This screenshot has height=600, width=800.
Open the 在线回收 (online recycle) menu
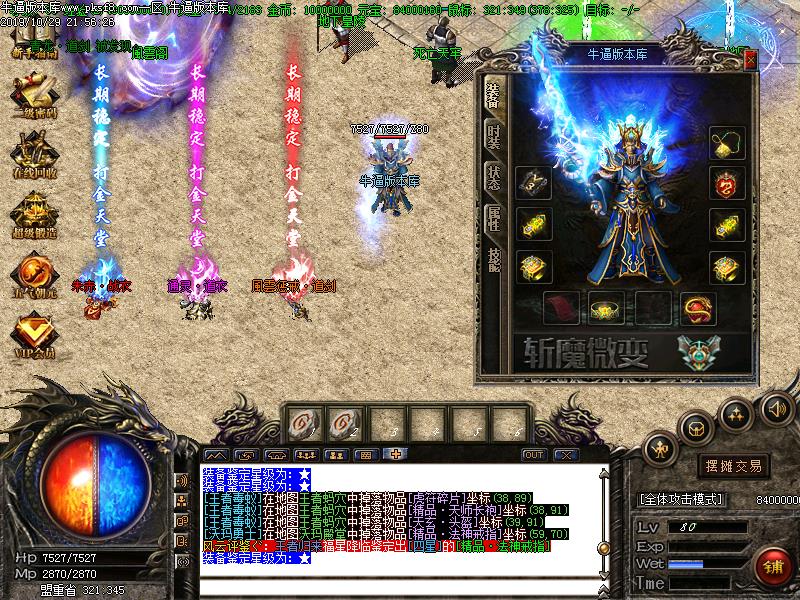33,155
